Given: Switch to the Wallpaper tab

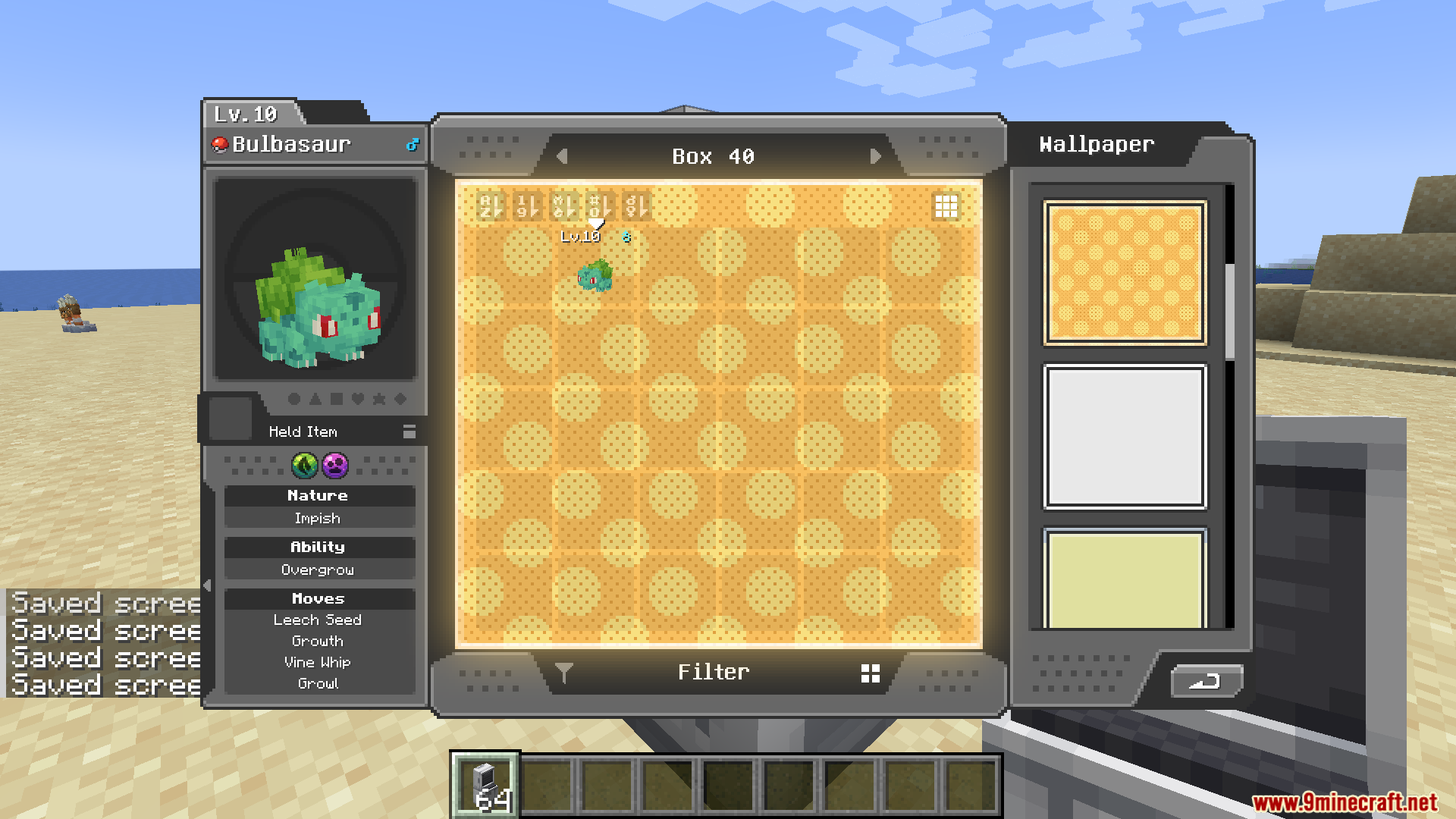Looking at the screenshot, I should [x=1096, y=144].
